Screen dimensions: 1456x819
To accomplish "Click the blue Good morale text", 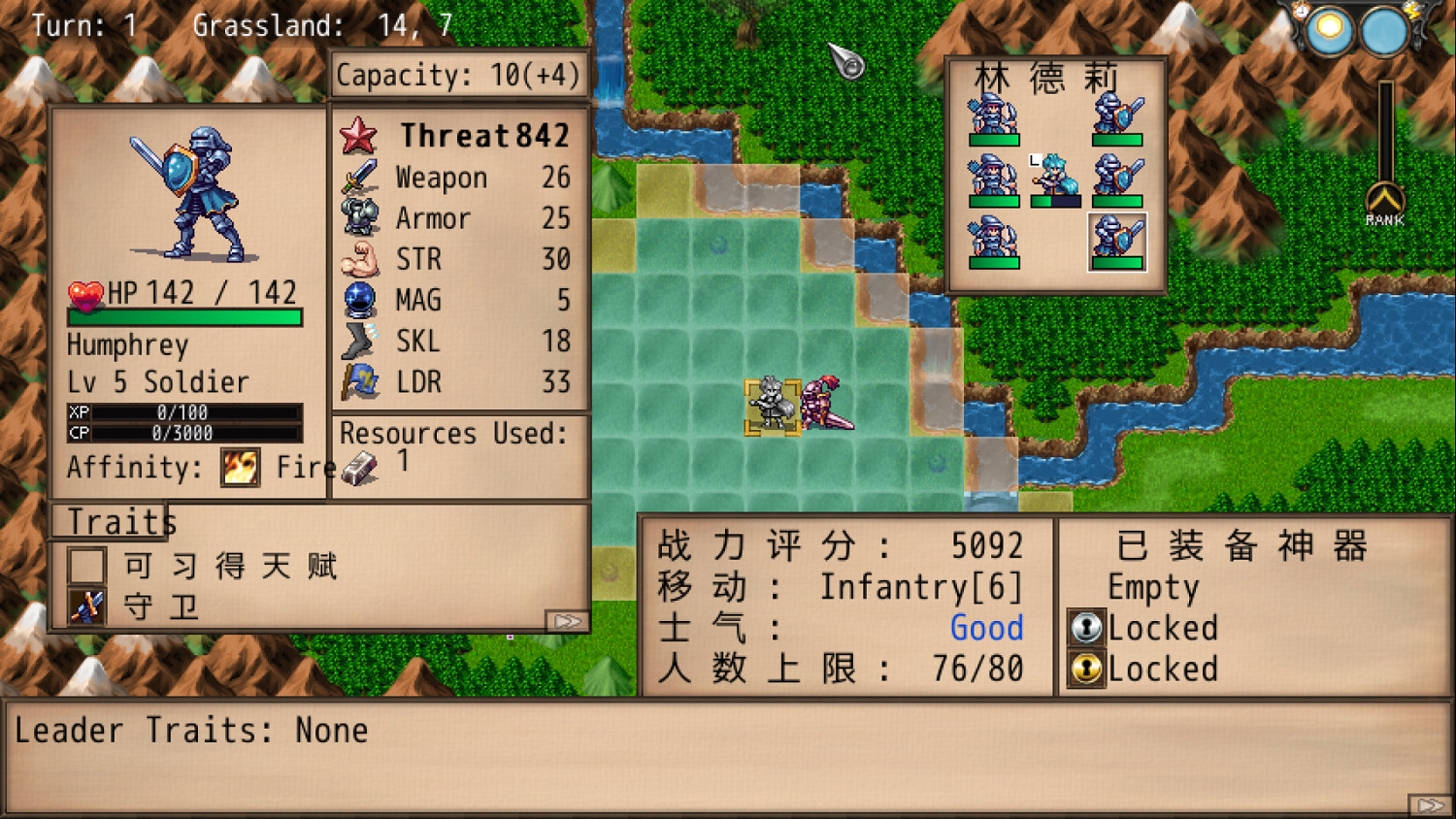I will (x=986, y=628).
